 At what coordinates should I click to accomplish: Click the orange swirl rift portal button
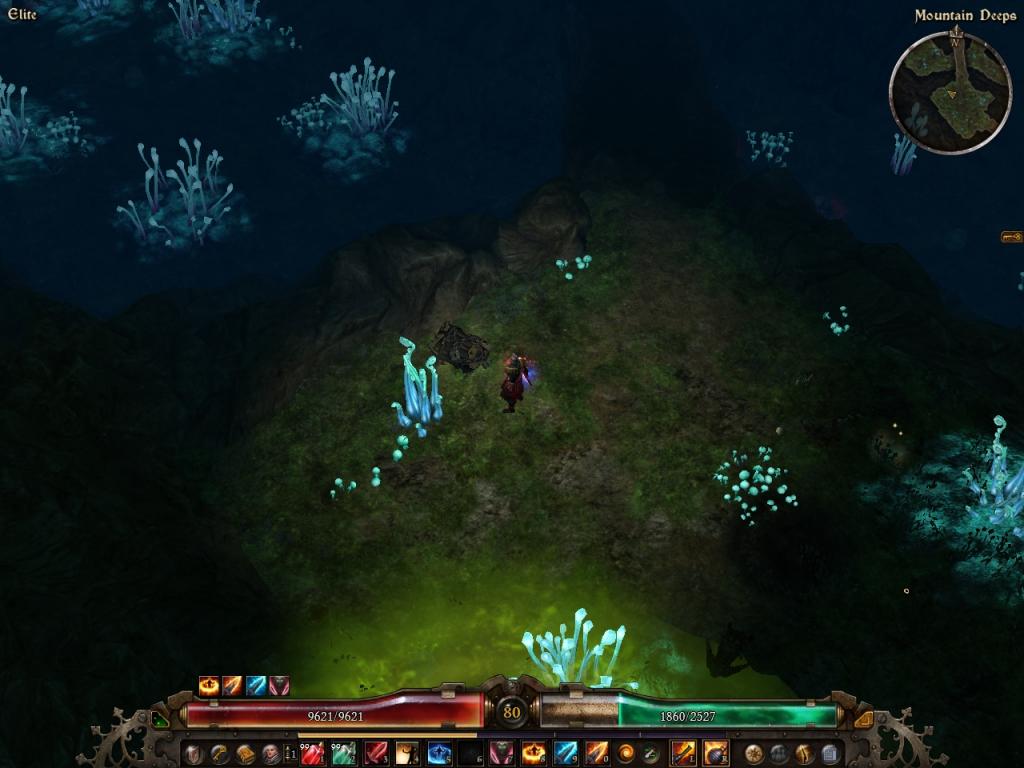(626, 753)
